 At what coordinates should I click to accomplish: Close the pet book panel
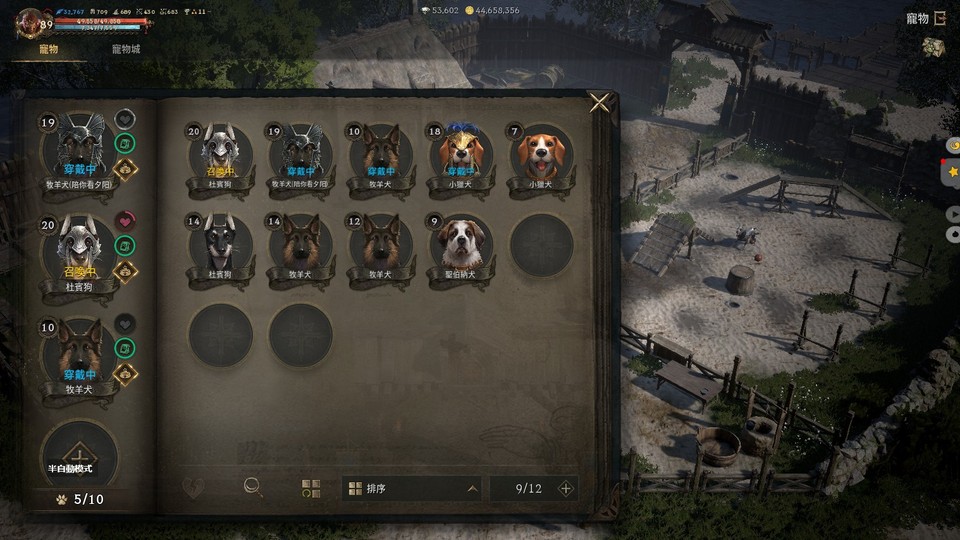click(x=599, y=103)
